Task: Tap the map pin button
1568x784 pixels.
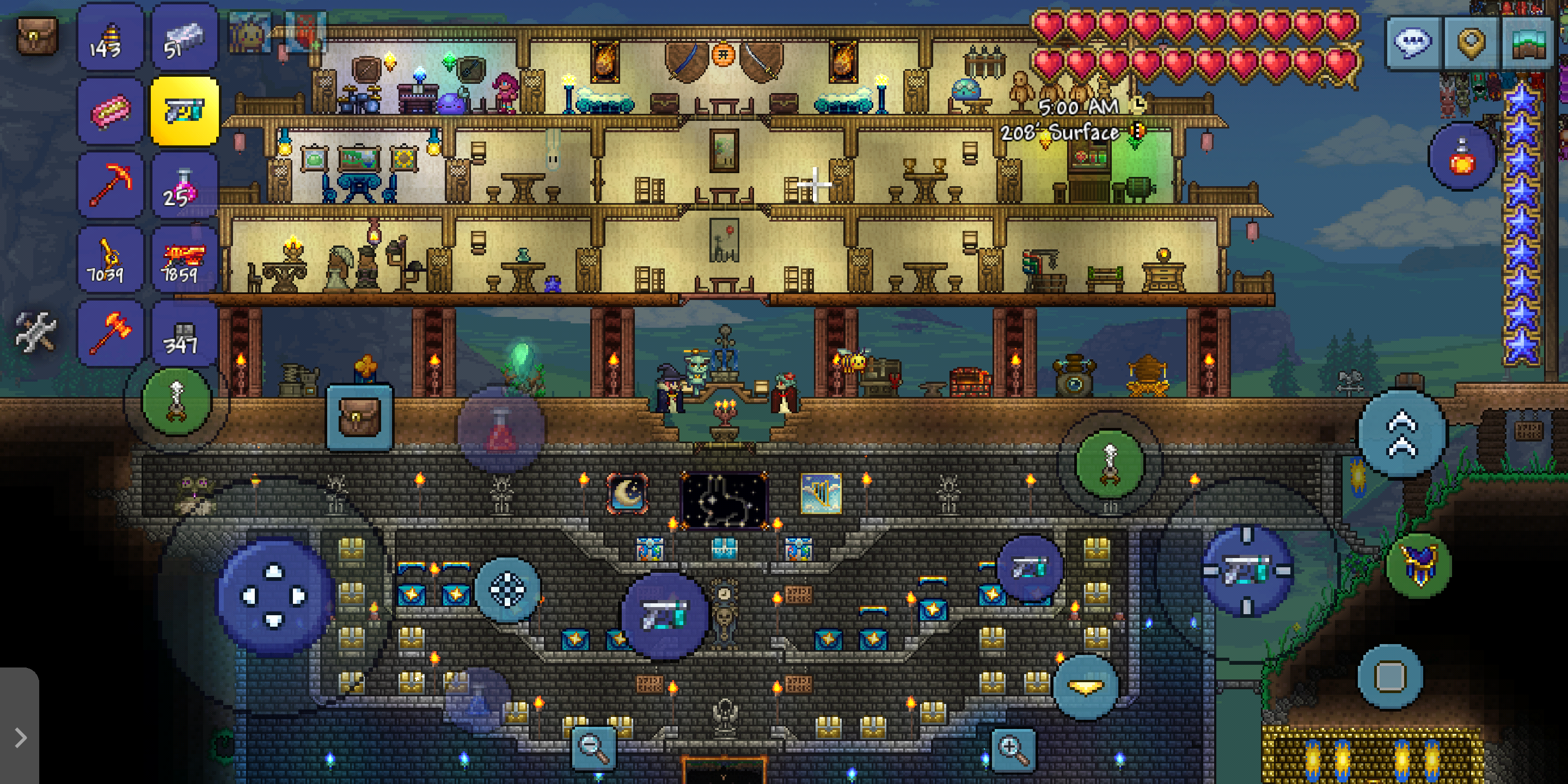Action: (1472, 42)
